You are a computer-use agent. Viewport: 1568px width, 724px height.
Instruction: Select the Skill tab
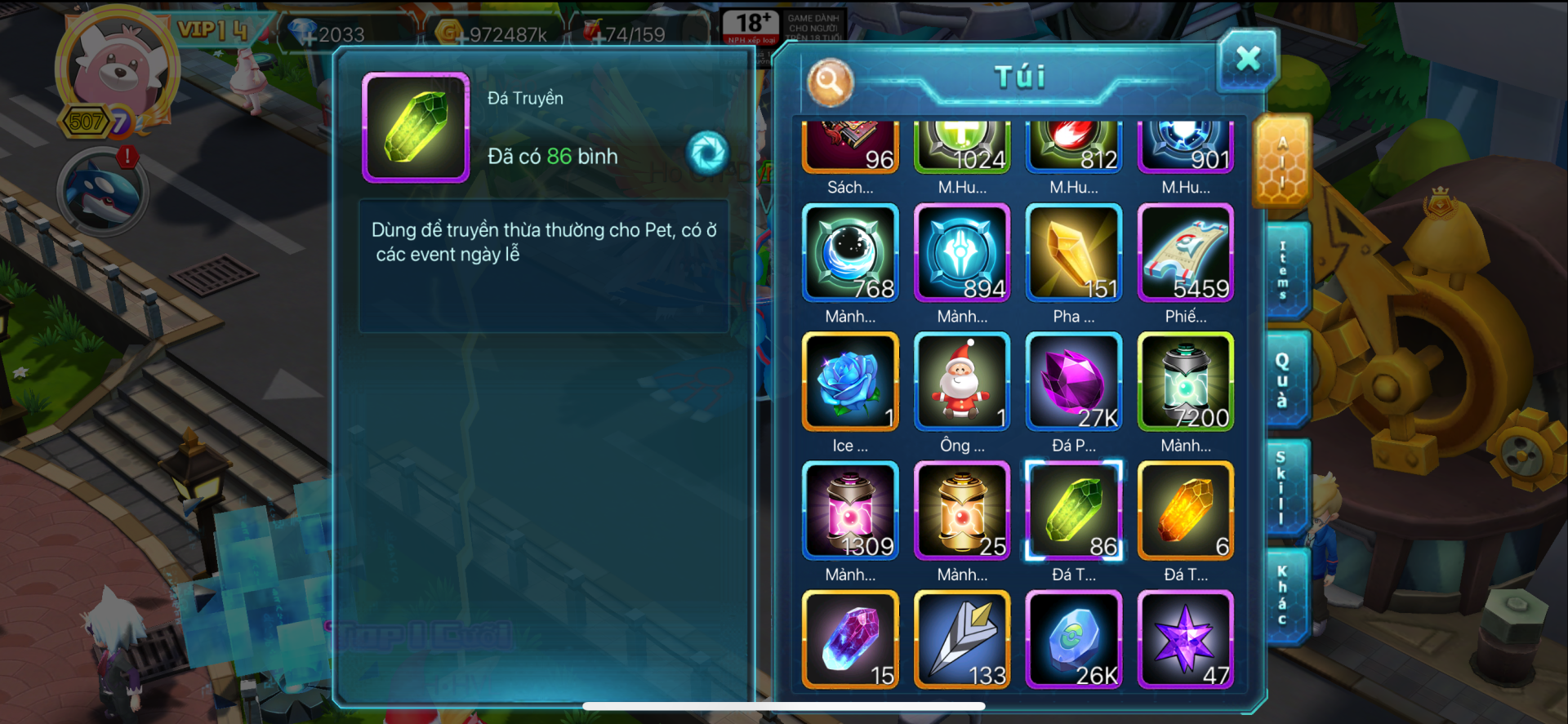1282,487
